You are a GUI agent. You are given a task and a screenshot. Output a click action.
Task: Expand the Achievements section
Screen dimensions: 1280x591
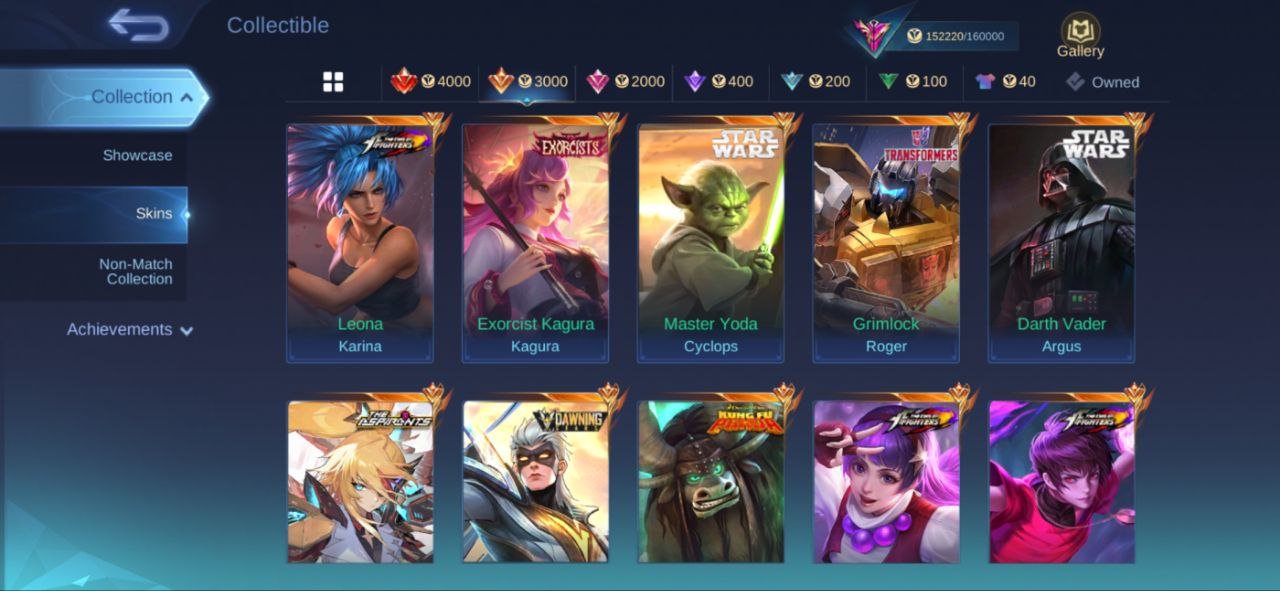tap(130, 329)
